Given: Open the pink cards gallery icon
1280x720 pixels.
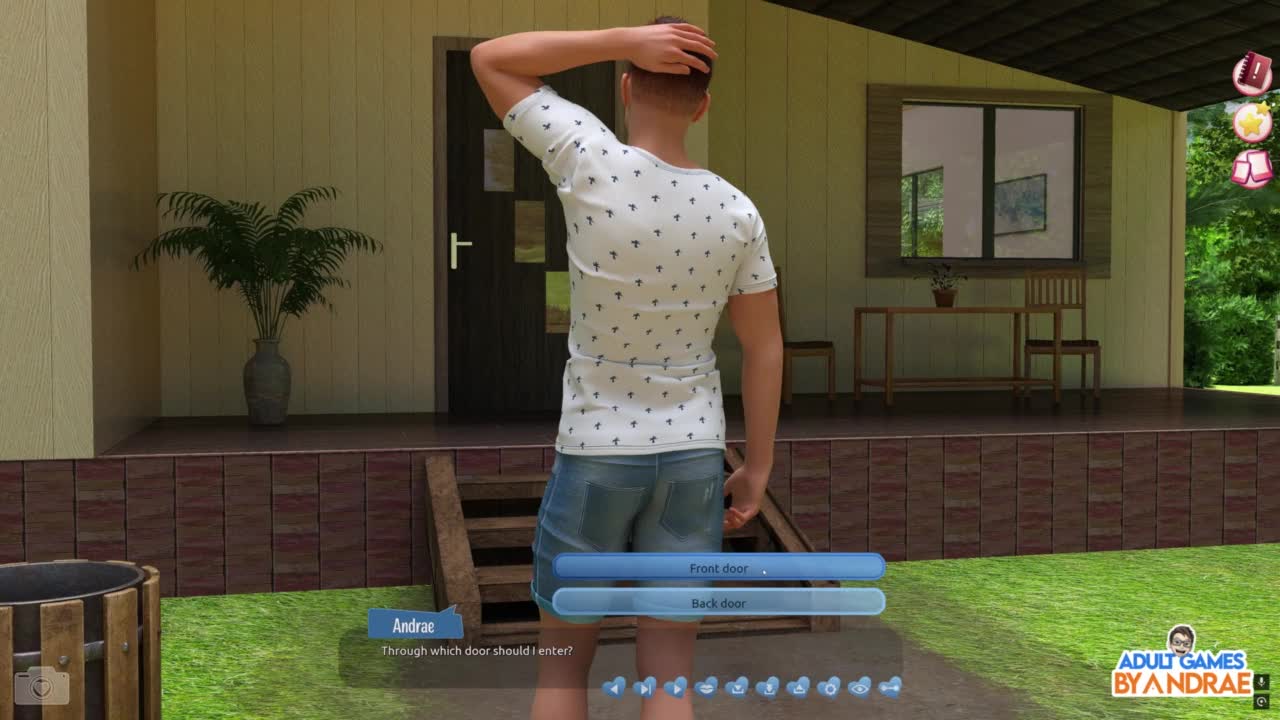Looking at the screenshot, I should (1252, 168).
